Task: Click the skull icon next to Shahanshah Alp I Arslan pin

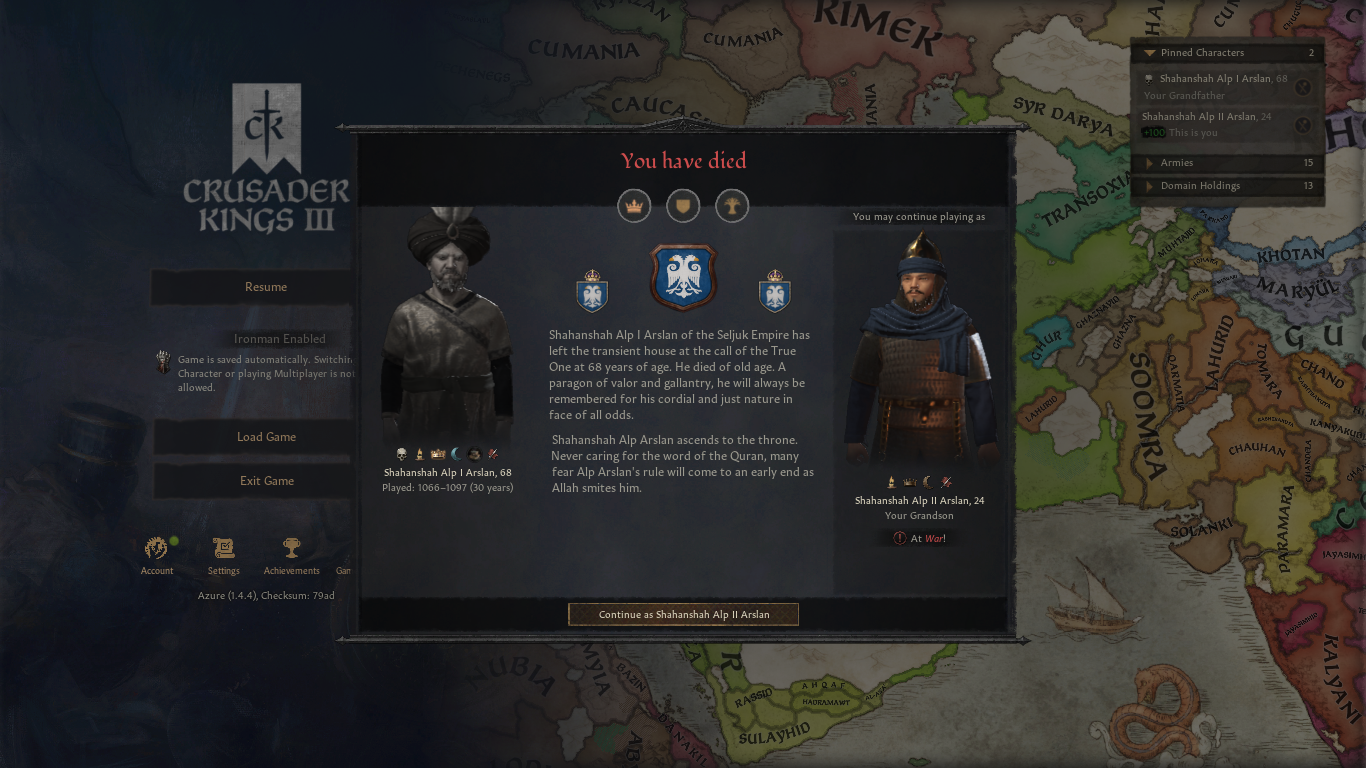Action: pyautogui.click(x=1148, y=78)
